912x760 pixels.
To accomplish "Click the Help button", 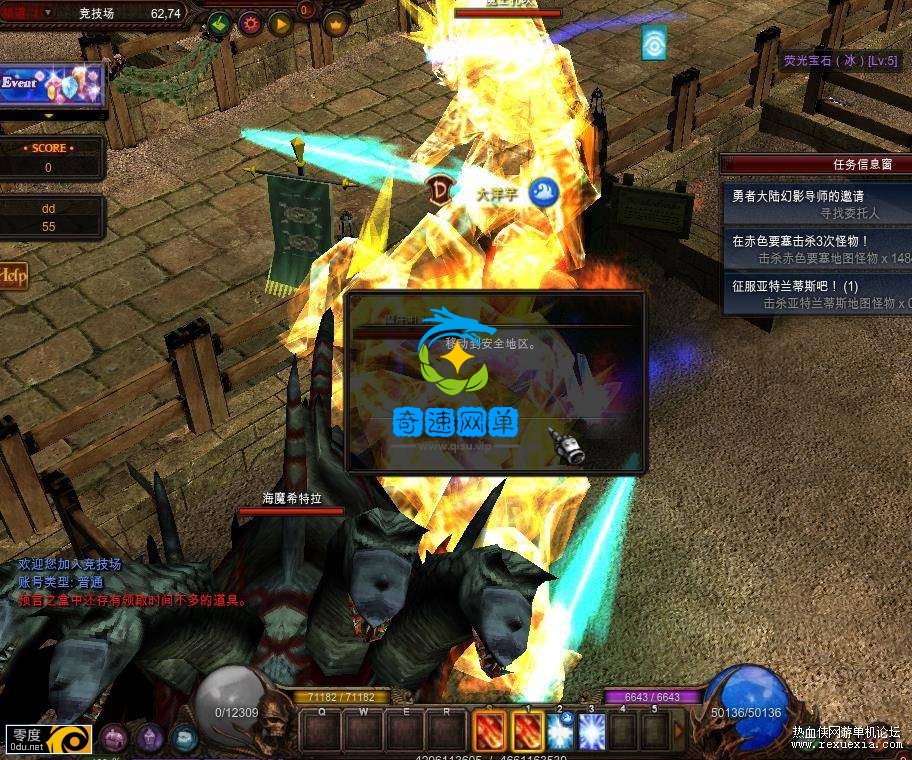I will coord(13,276).
